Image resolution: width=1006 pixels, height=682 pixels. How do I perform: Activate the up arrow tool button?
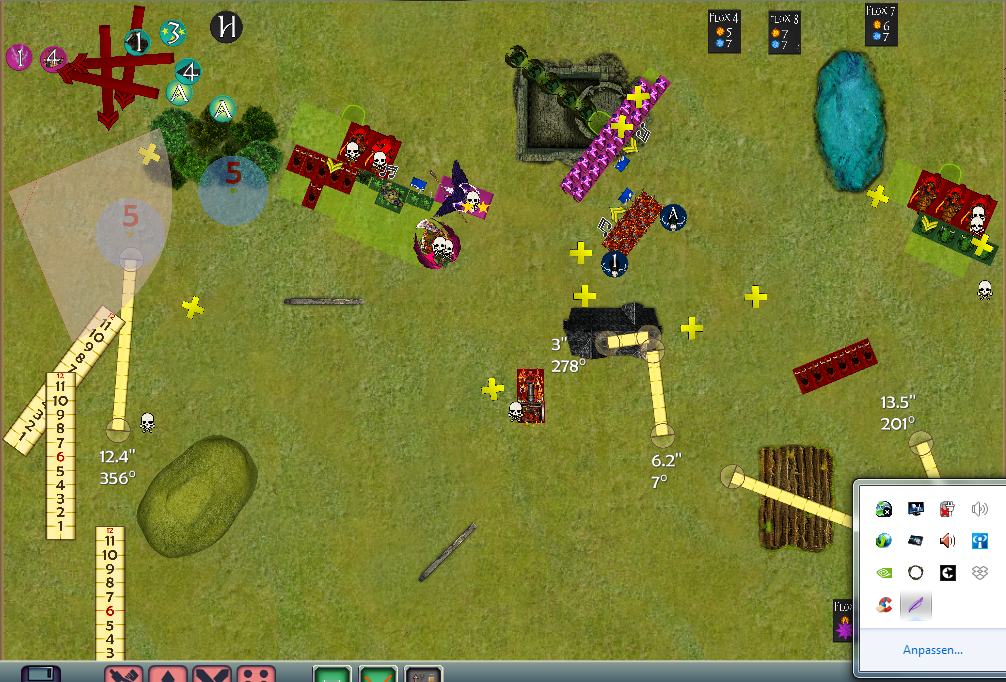click(169, 674)
